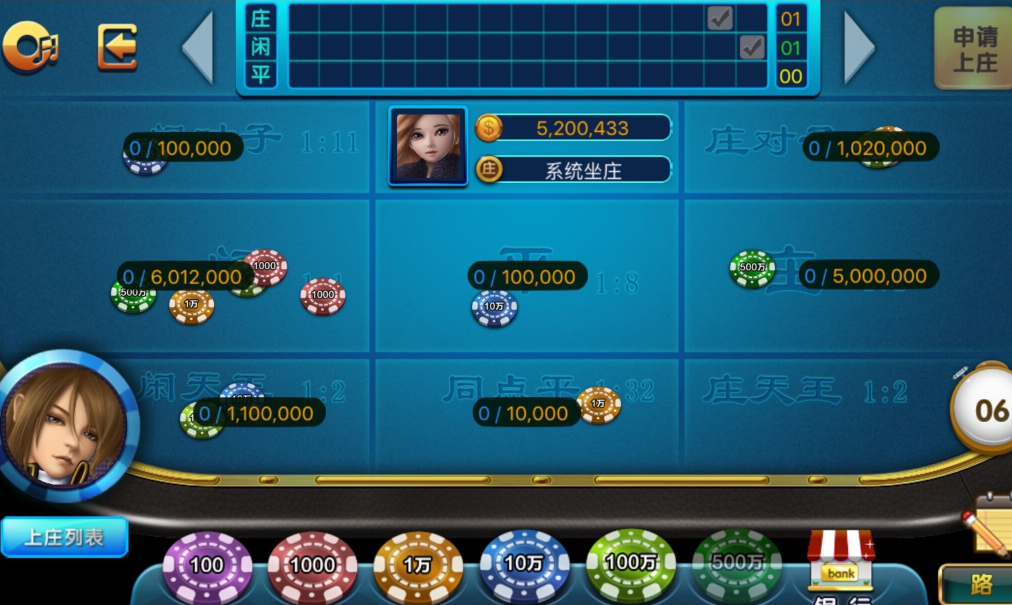The width and height of the screenshot is (1012, 605).
Task: View the banker's avatar portrait
Action: click(428, 146)
